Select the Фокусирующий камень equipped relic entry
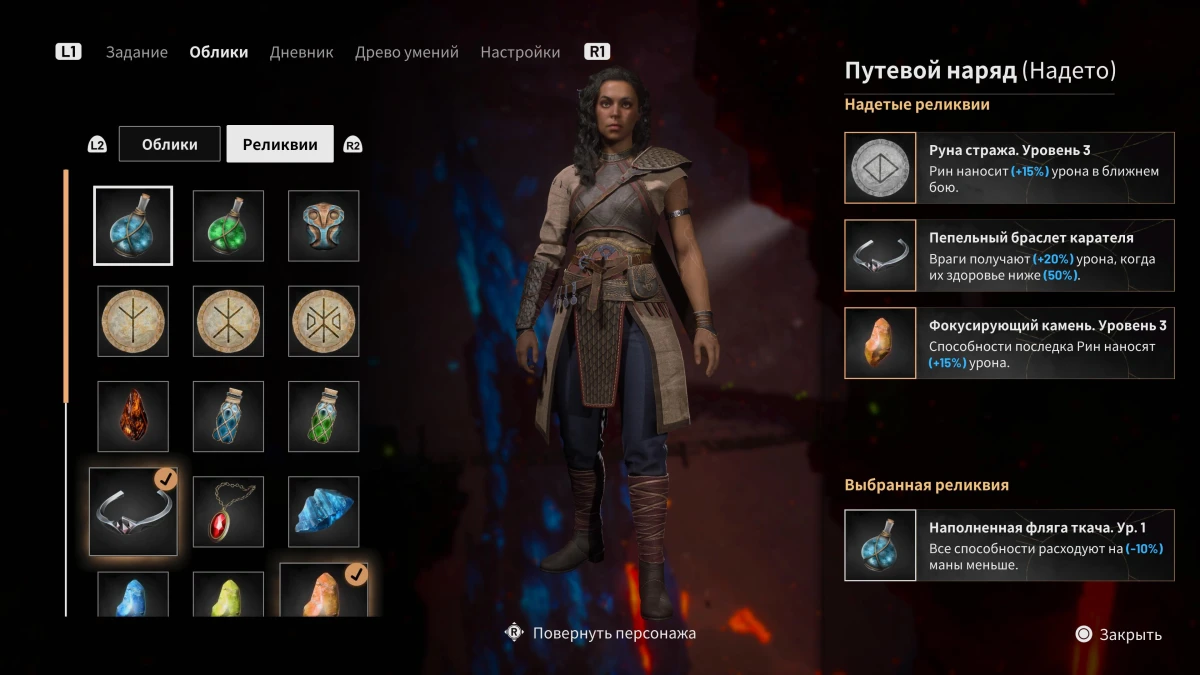 pyautogui.click(x=1009, y=343)
